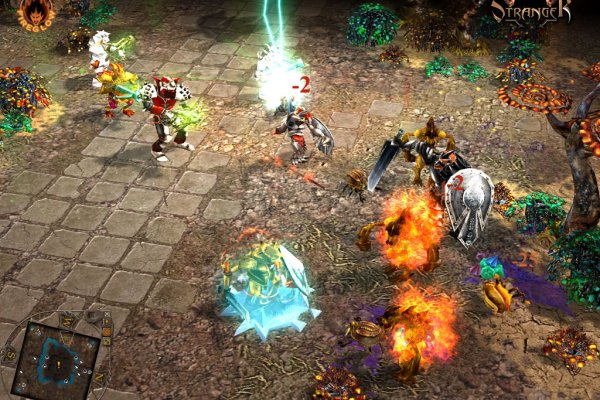Click the exclamation mark button beside the minimap
600x400 pixels.
(x=107, y=322)
